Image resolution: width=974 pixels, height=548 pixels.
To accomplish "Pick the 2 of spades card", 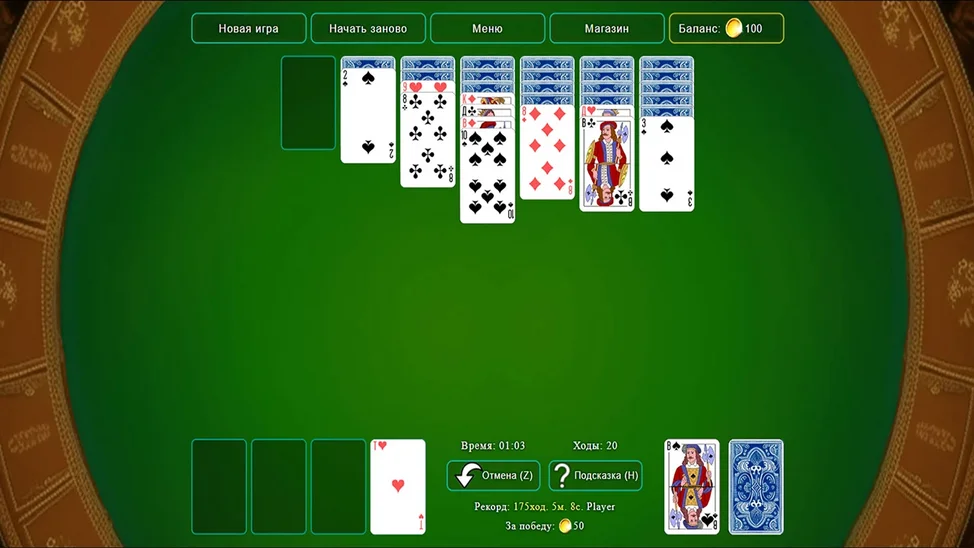I will [368, 115].
